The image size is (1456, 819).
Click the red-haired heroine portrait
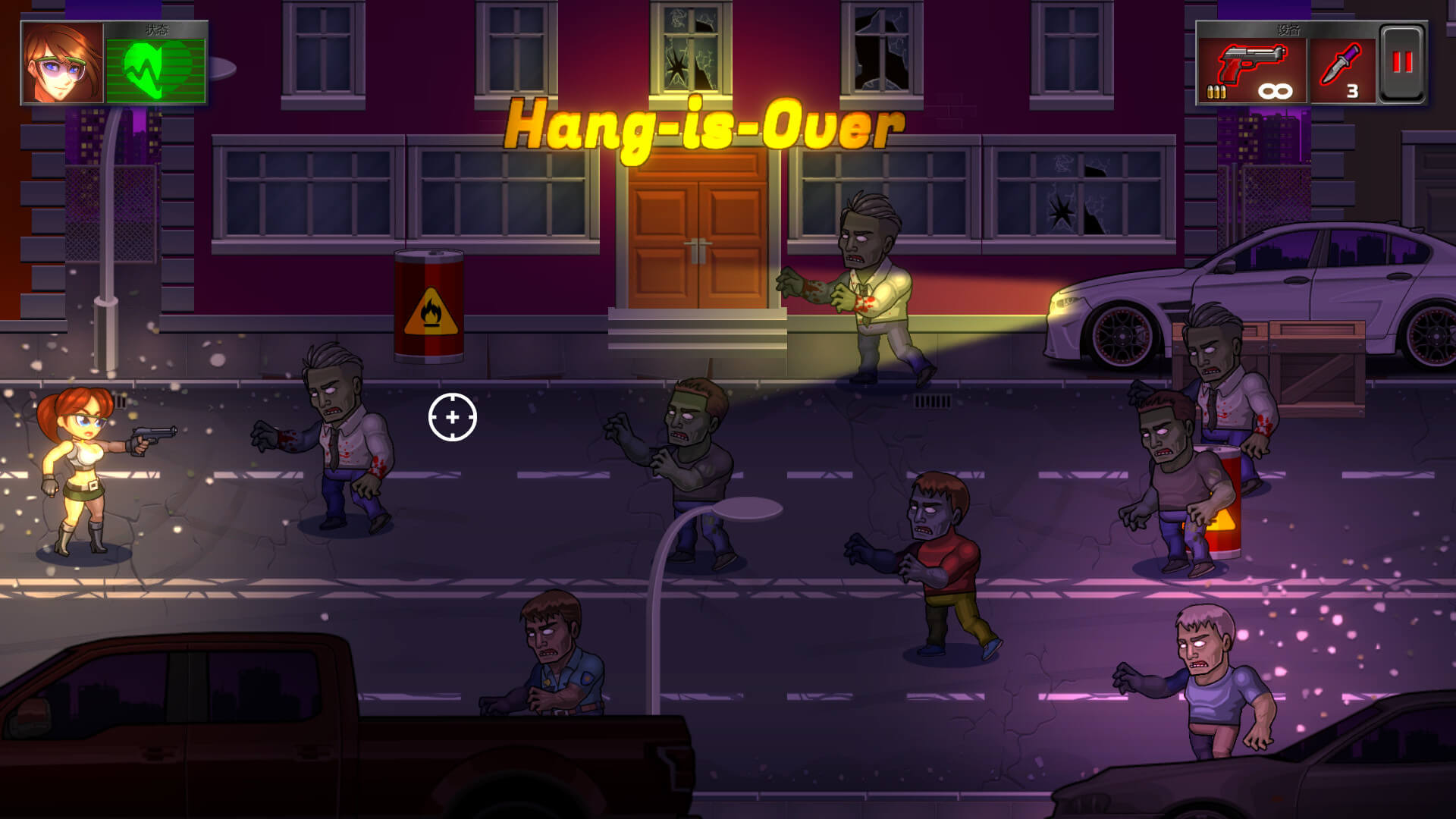62,64
